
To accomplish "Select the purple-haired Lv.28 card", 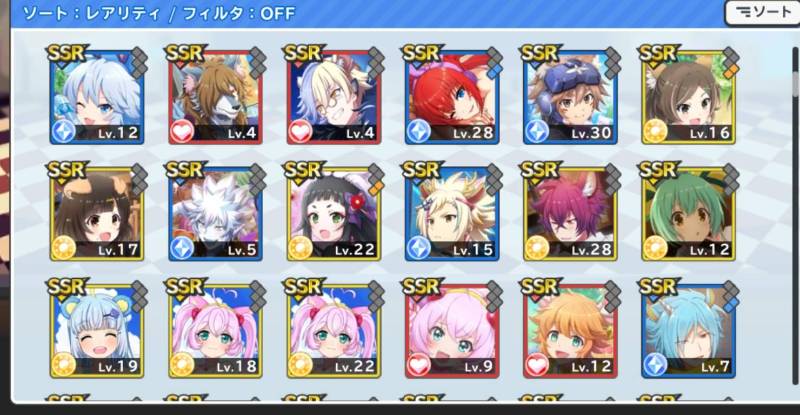I will coord(568,213).
